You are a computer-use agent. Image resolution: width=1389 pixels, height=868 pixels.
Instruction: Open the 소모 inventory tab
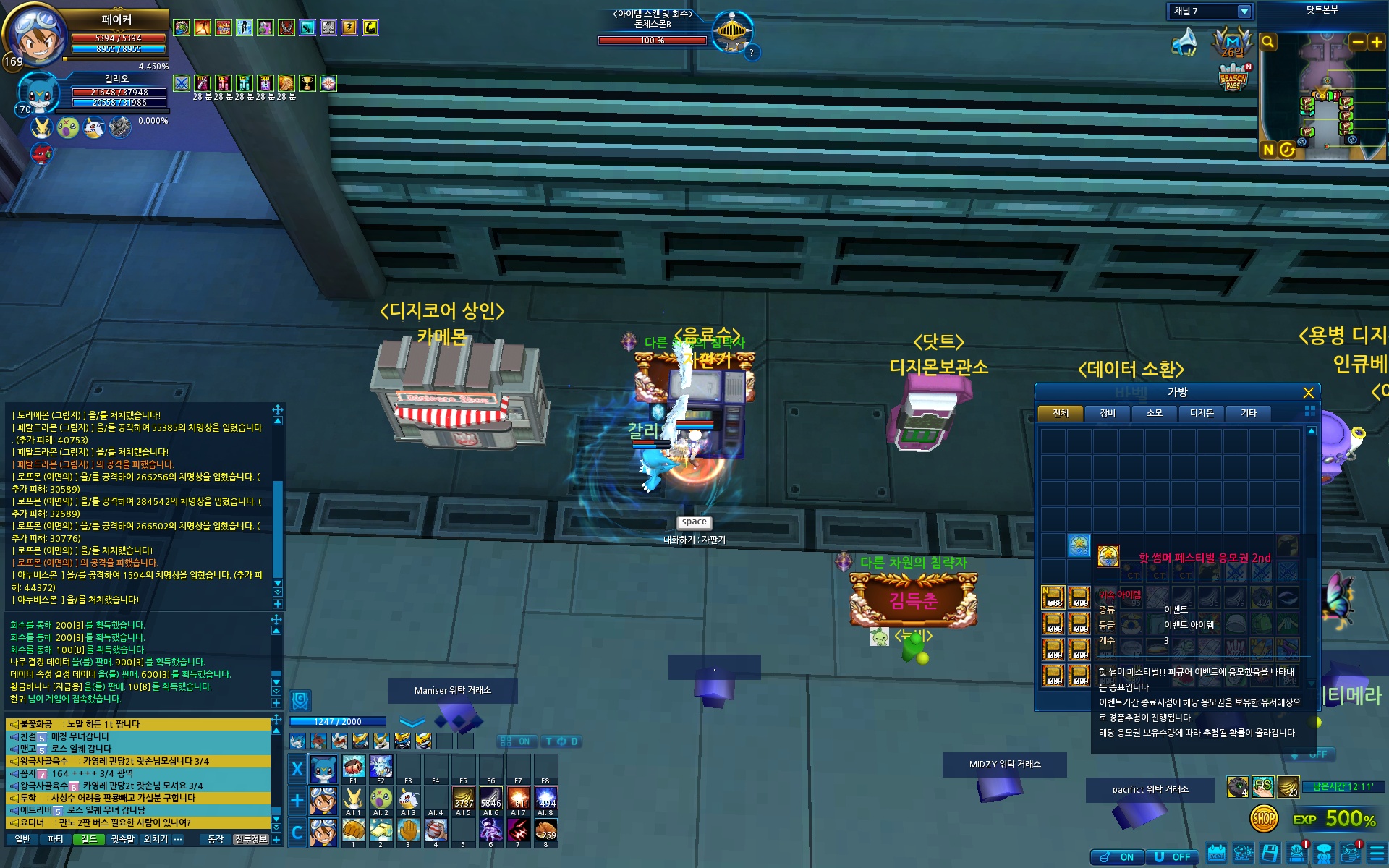click(1155, 413)
